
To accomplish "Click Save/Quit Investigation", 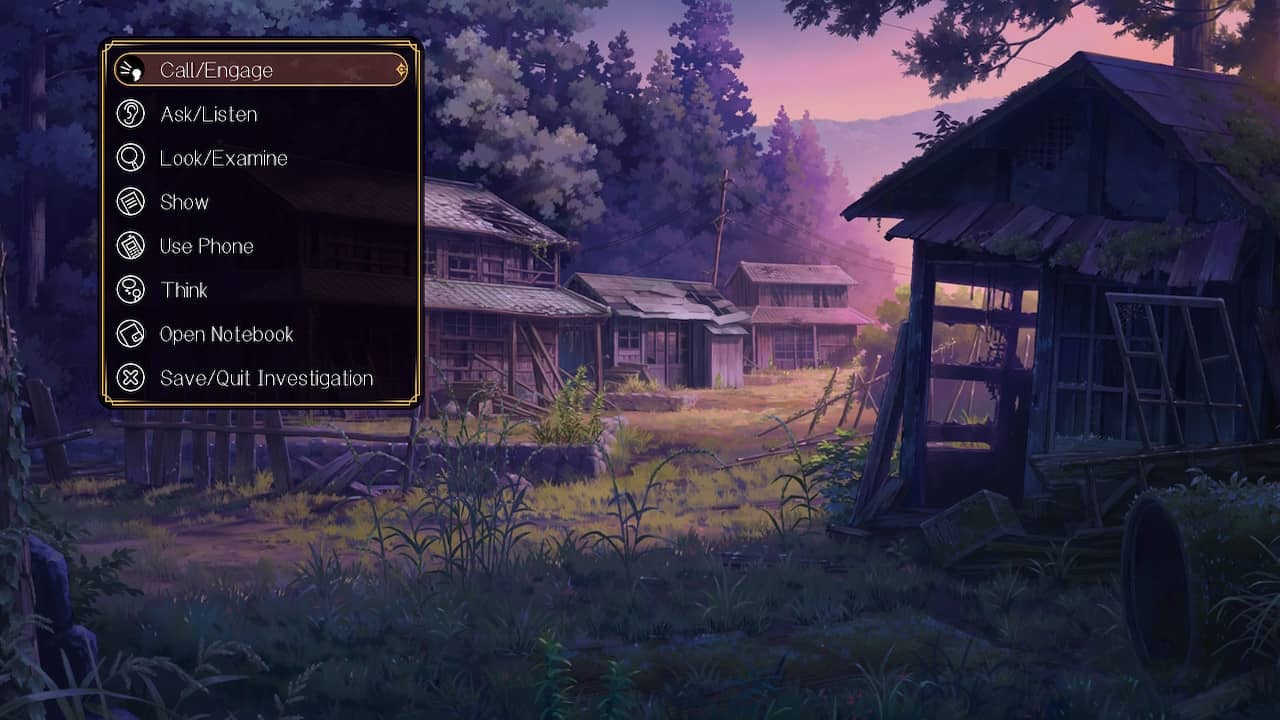I will coord(266,378).
